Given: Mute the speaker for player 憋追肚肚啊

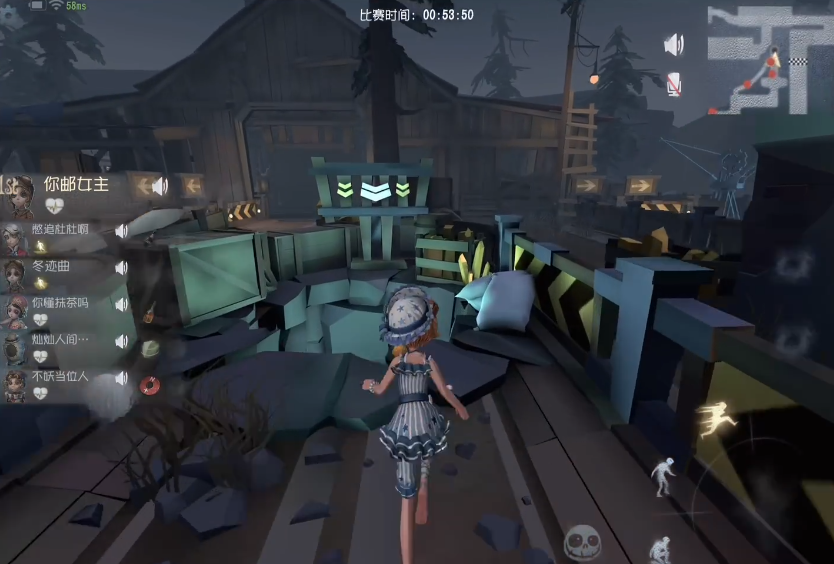Looking at the screenshot, I should (x=121, y=231).
